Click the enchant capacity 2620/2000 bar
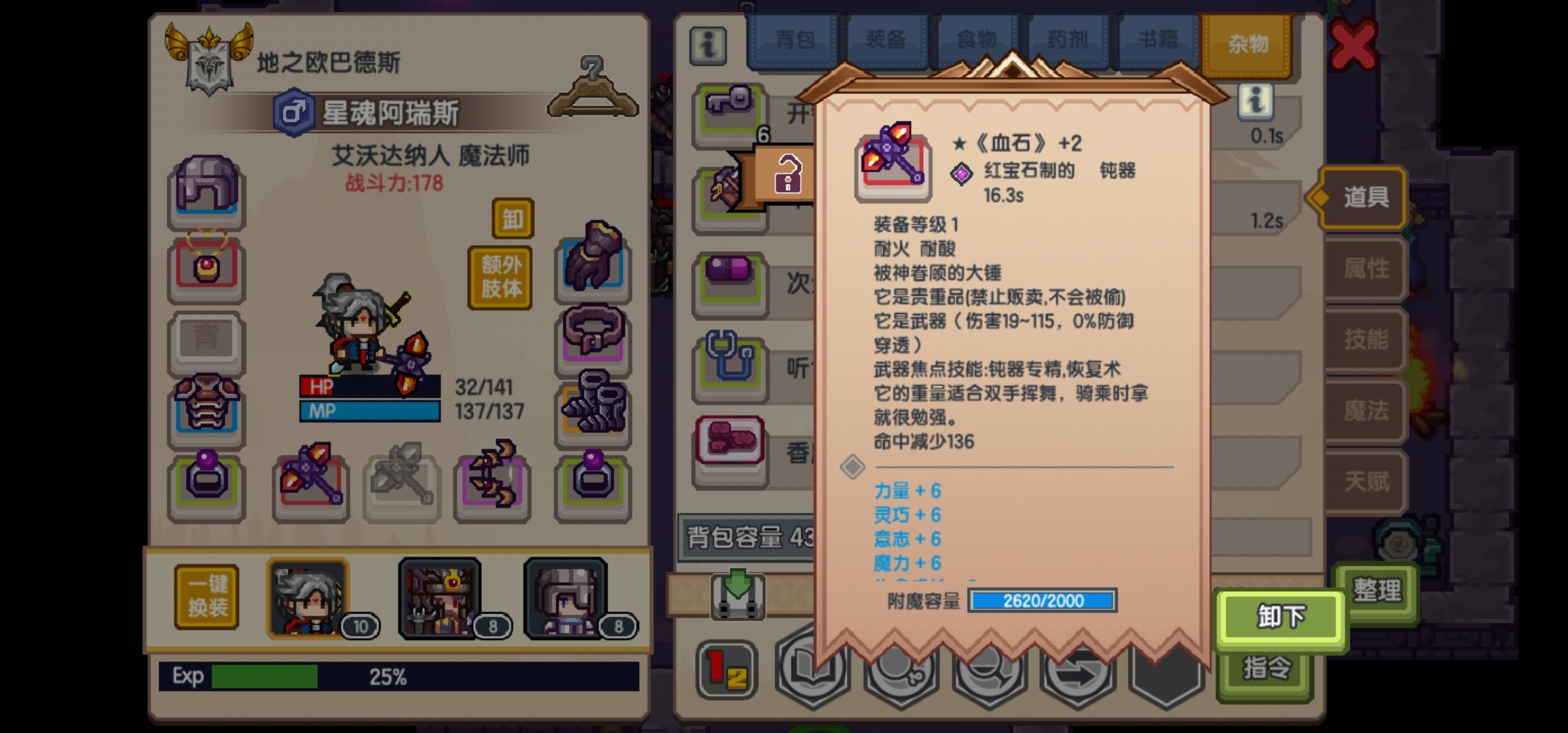1568x733 pixels. tap(1043, 601)
